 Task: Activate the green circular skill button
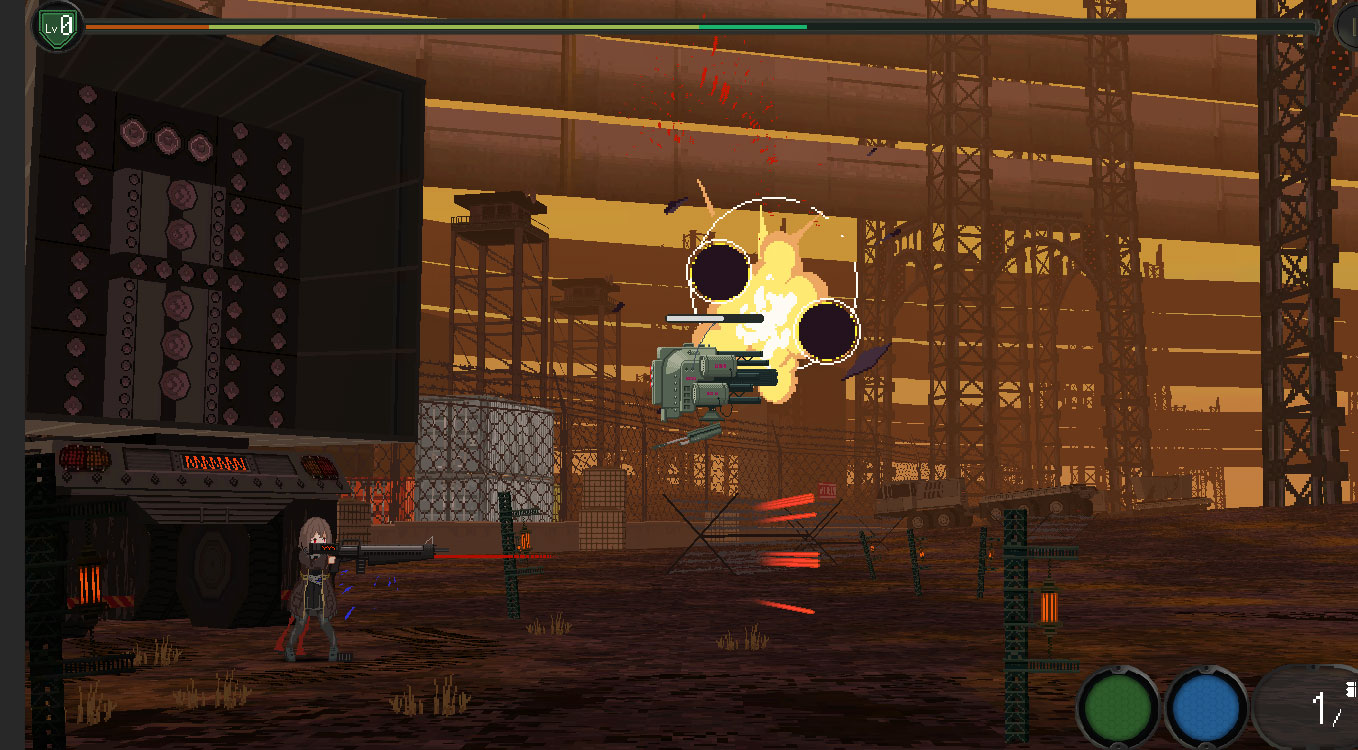coord(1118,707)
